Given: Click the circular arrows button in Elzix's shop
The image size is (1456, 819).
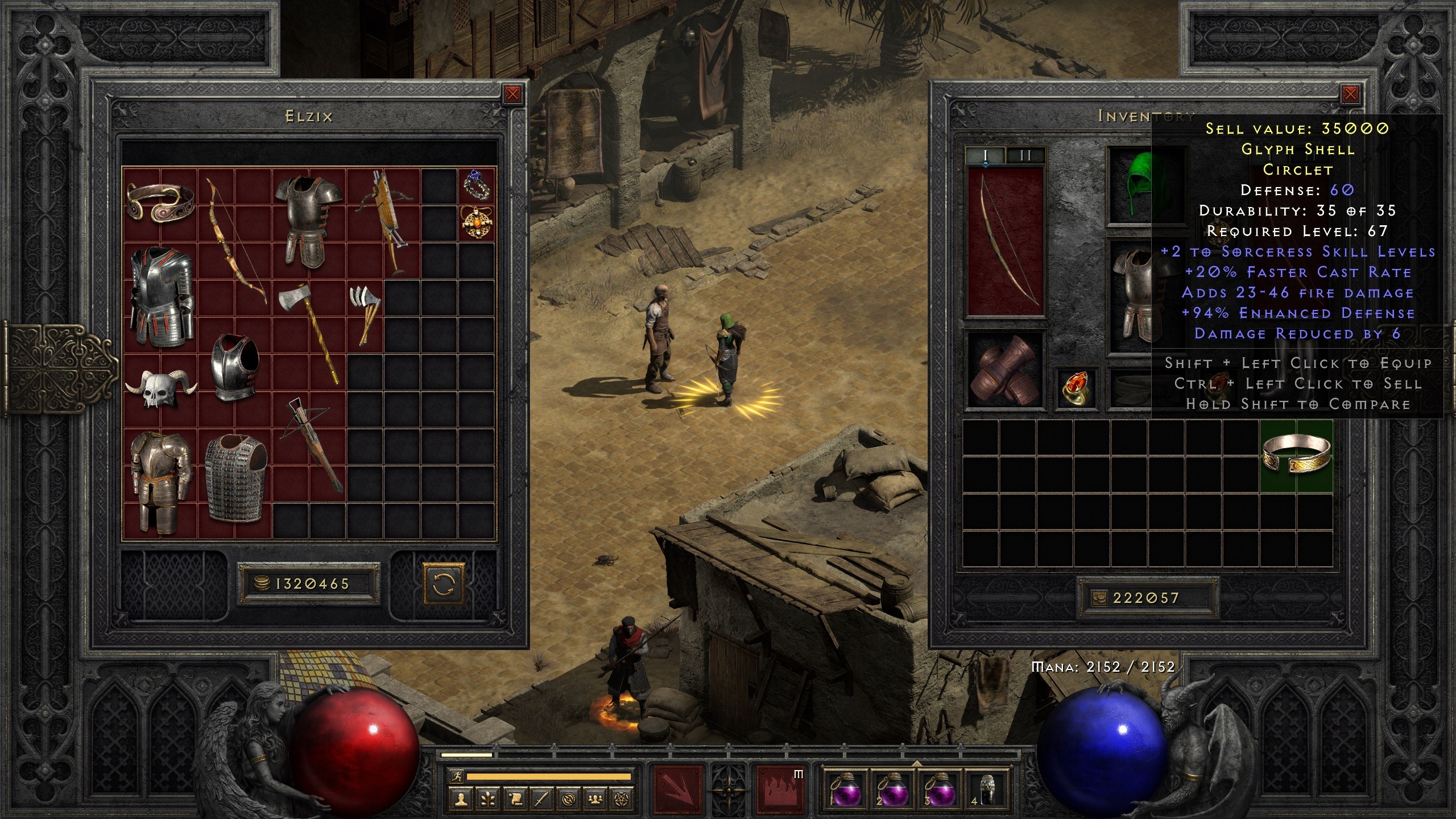Looking at the screenshot, I should pyautogui.click(x=443, y=584).
